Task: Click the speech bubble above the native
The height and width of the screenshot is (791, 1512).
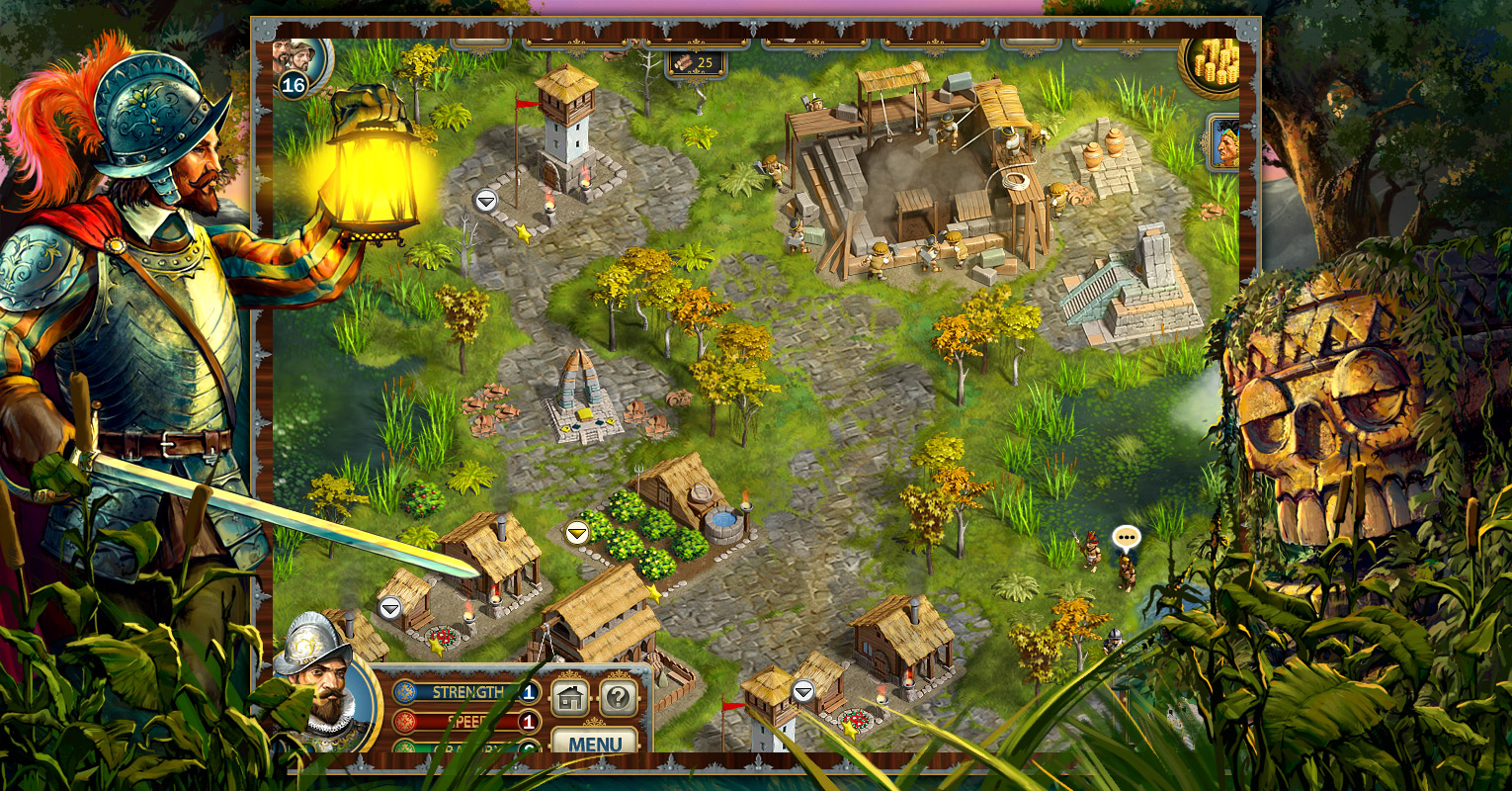Action: click(x=1126, y=537)
